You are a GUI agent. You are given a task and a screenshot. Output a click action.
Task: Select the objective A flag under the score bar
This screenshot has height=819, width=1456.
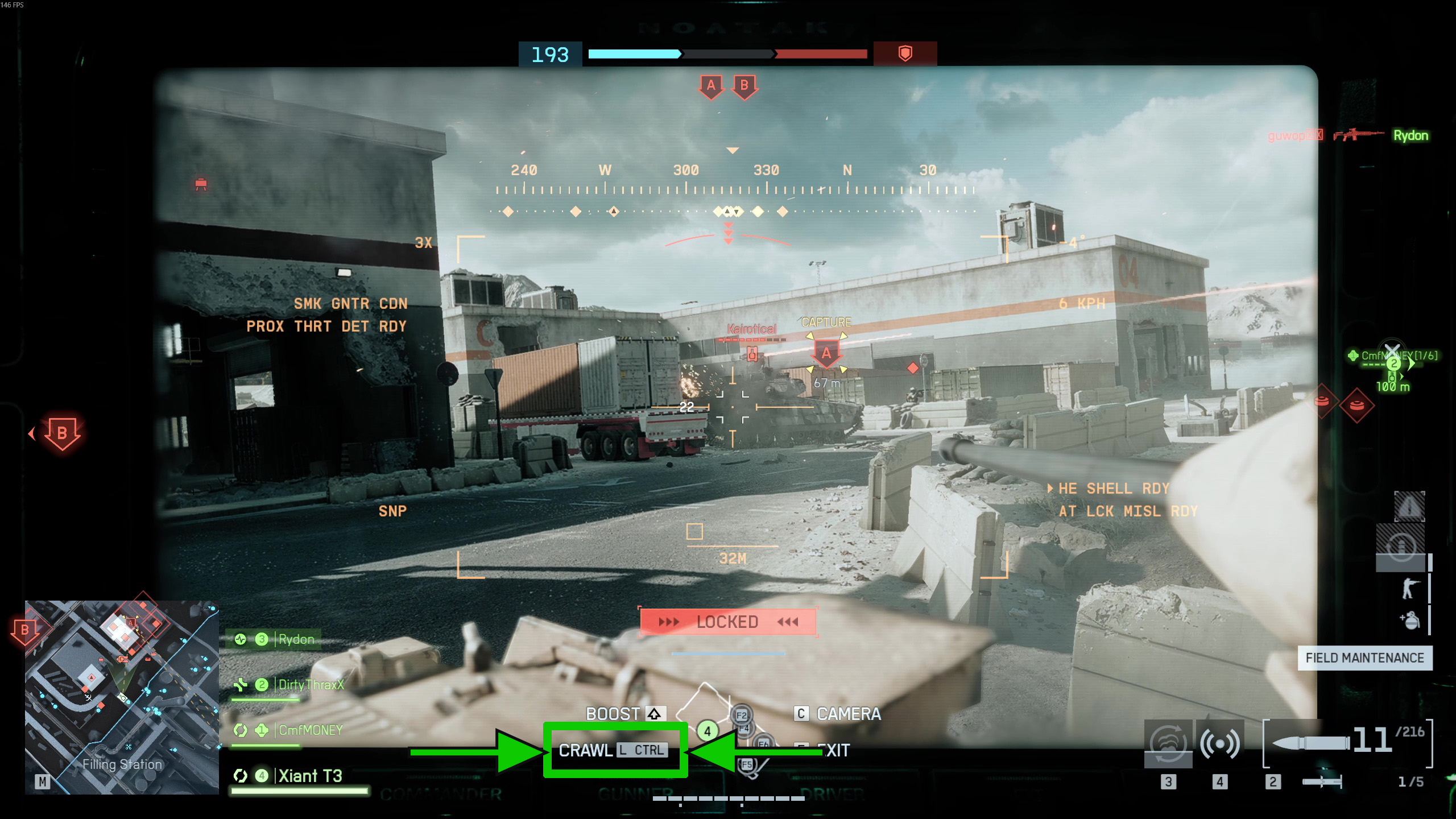711,86
